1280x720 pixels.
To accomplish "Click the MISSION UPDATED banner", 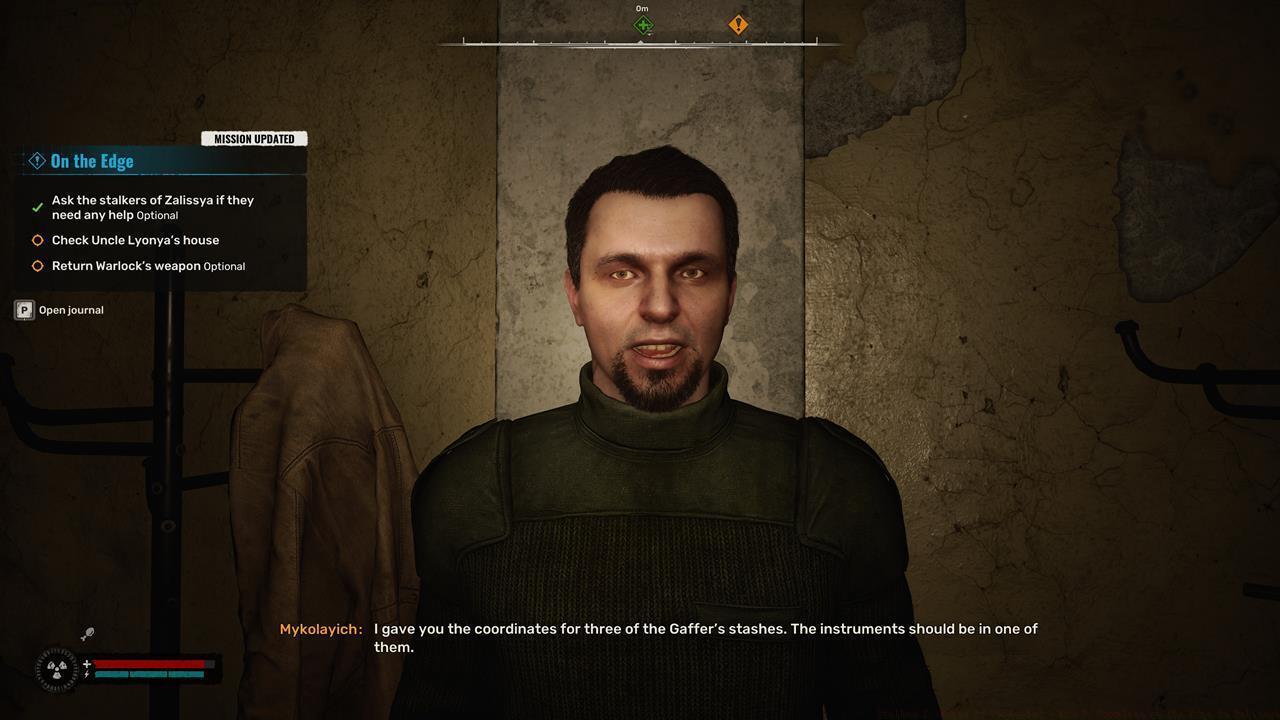I will (x=254, y=138).
